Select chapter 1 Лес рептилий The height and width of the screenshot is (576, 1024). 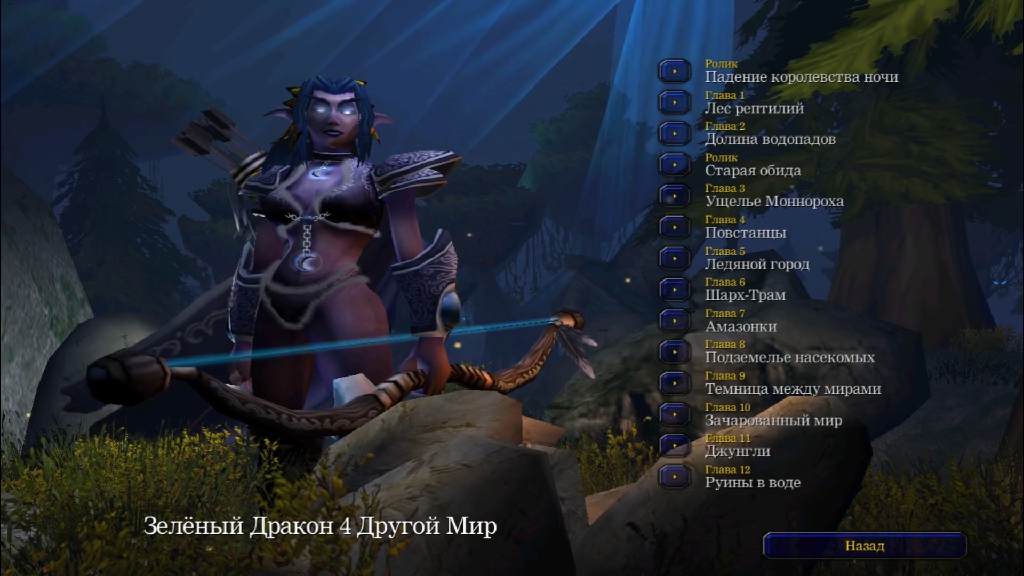coord(675,102)
